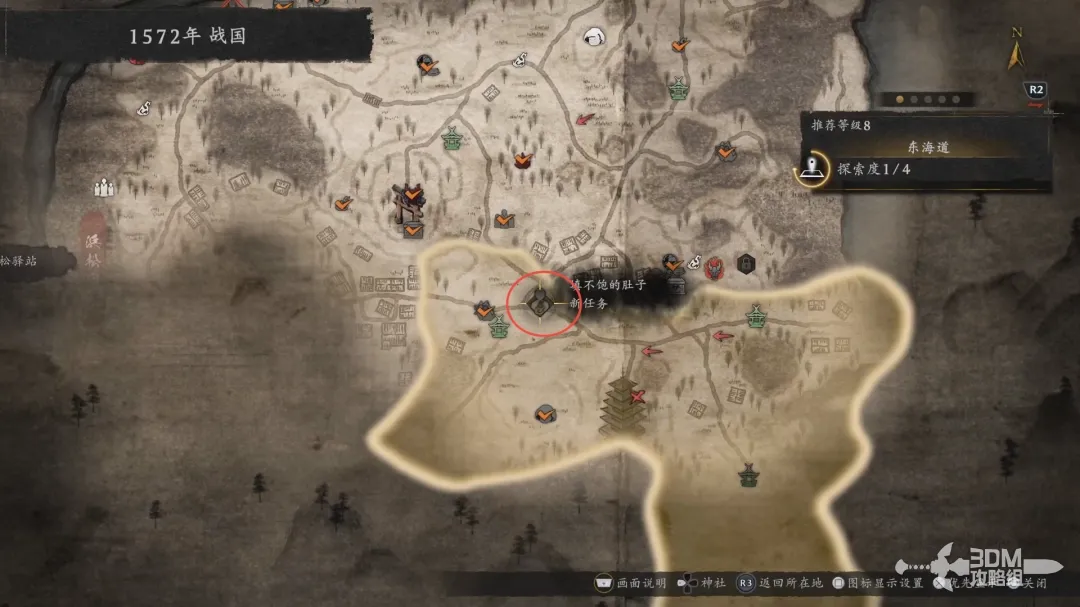Select the red oni mask marker
Image resolution: width=1080 pixels, height=607 pixels.
click(x=714, y=267)
